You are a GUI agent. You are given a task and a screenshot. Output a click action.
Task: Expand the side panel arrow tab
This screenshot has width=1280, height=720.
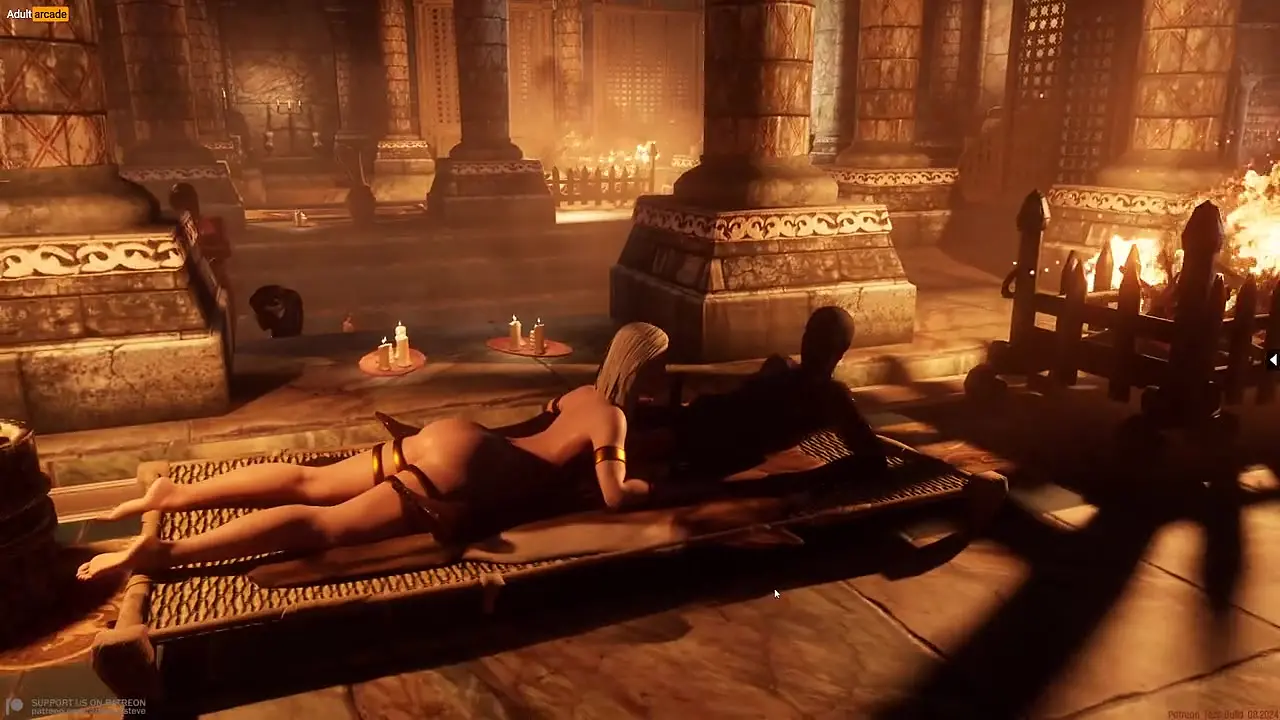point(1272,361)
